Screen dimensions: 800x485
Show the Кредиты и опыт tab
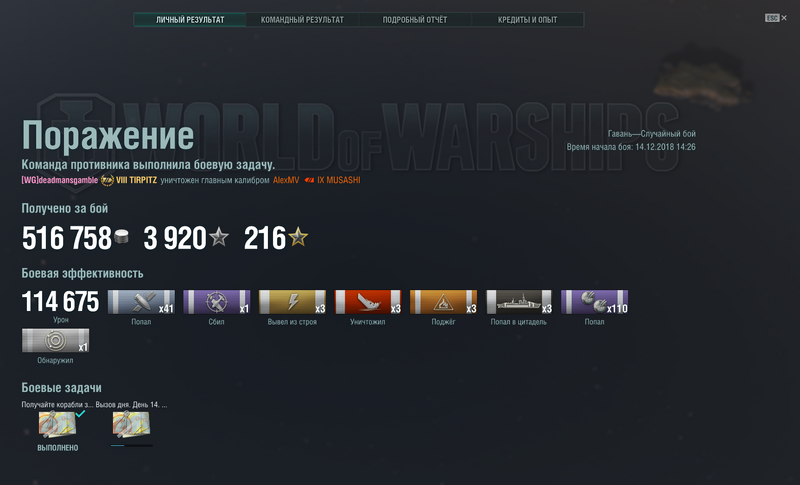[x=528, y=19]
